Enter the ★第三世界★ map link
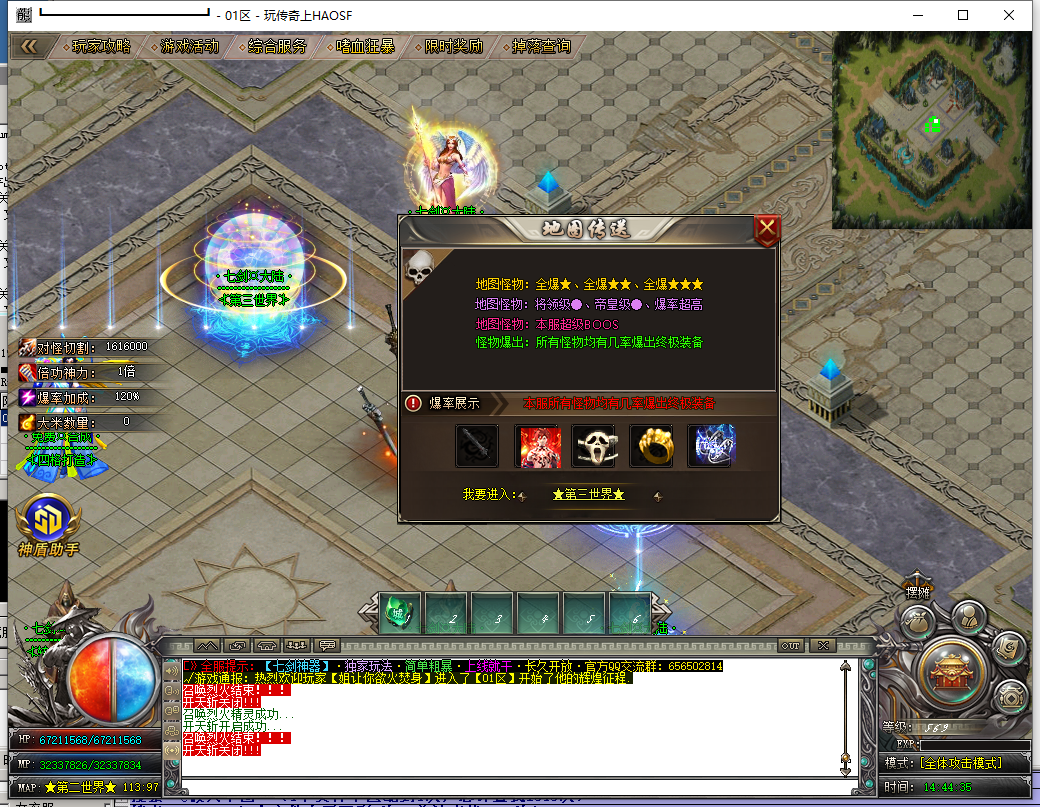 pos(588,495)
